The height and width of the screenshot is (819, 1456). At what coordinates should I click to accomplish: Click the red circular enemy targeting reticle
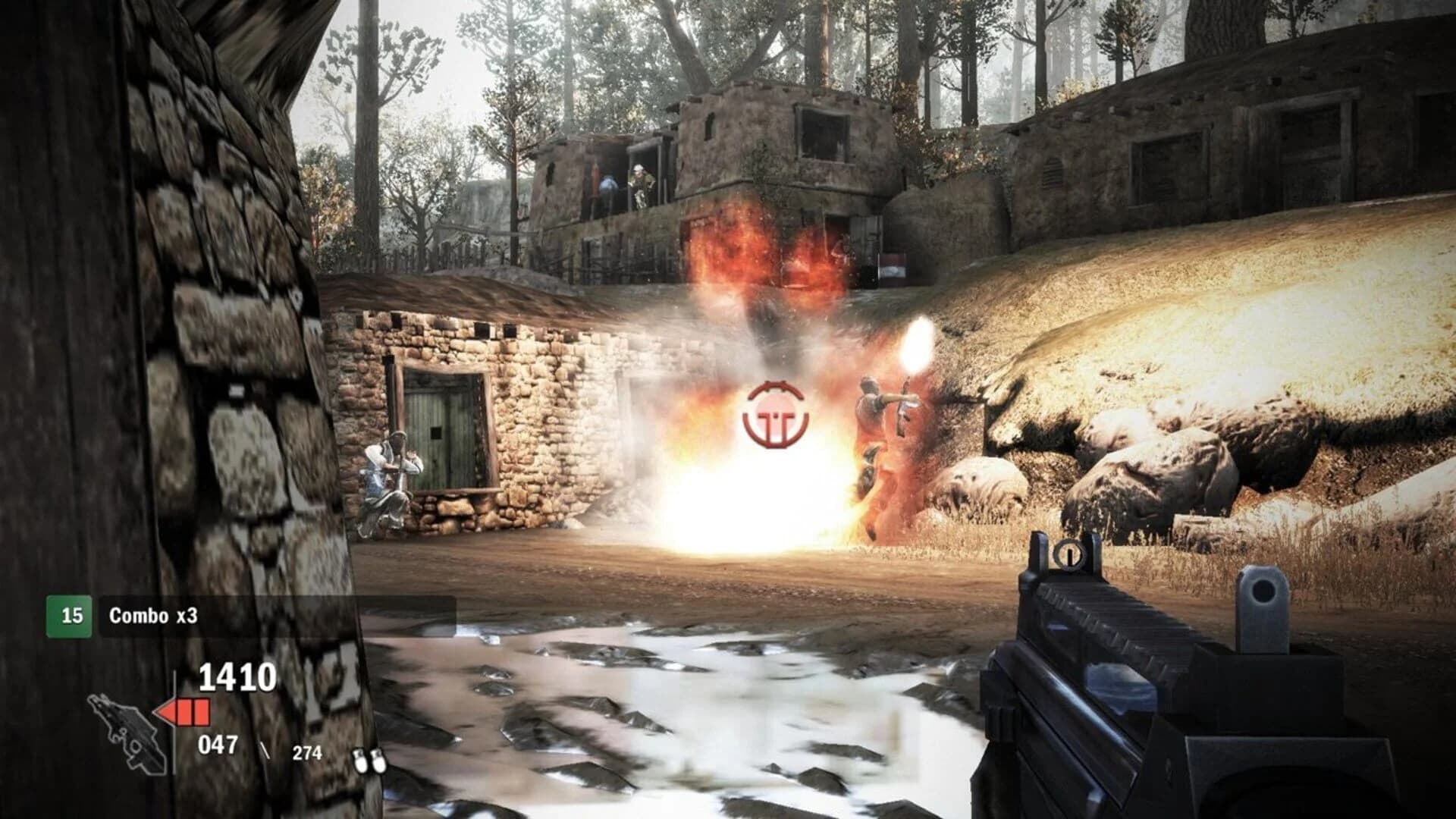pos(773,413)
